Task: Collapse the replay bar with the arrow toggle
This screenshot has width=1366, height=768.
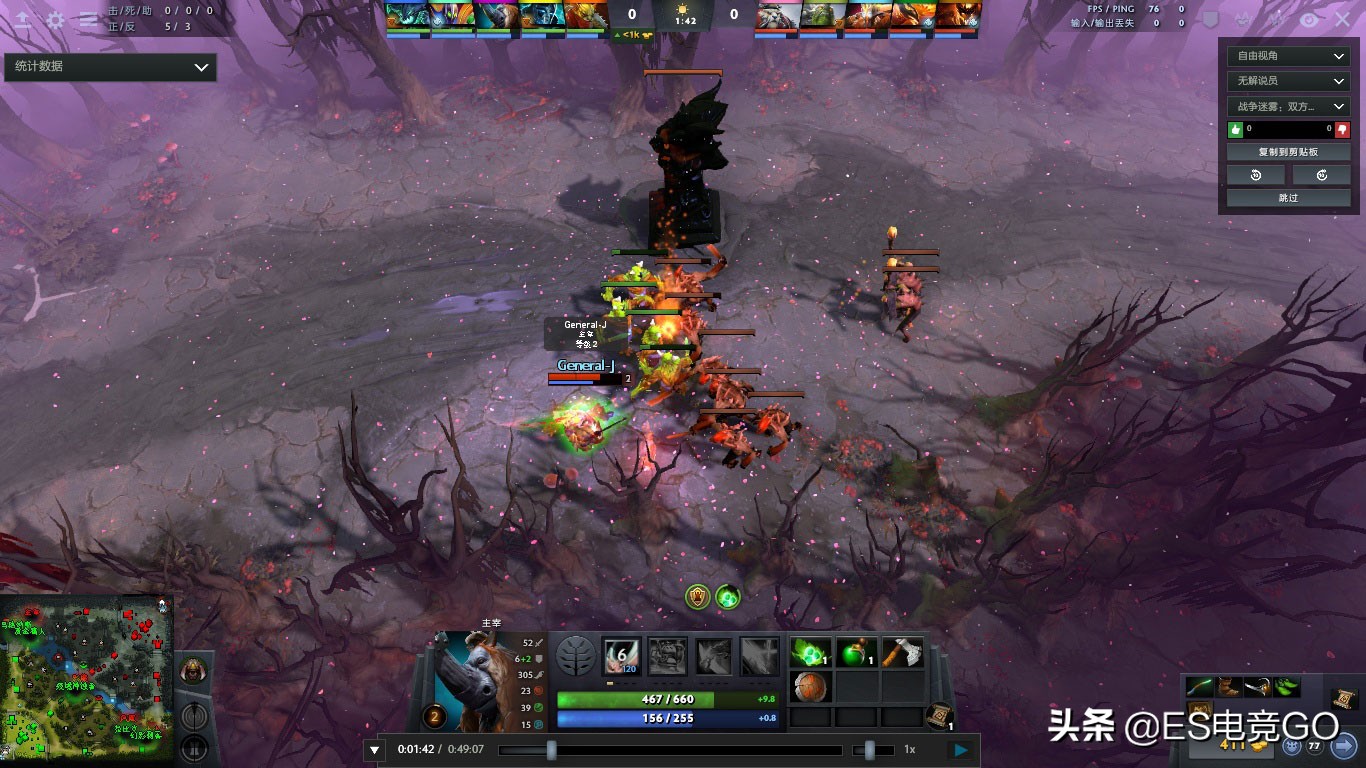Action: point(375,749)
